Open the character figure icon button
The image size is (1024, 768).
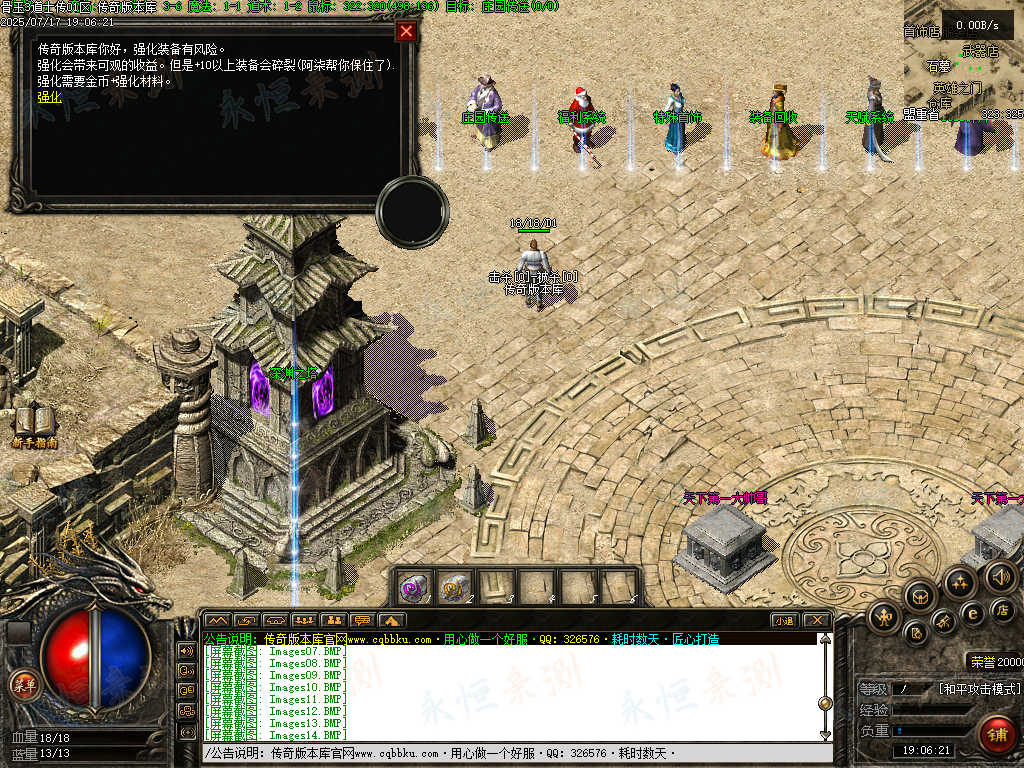pyautogui.click(x=883, y=616)
